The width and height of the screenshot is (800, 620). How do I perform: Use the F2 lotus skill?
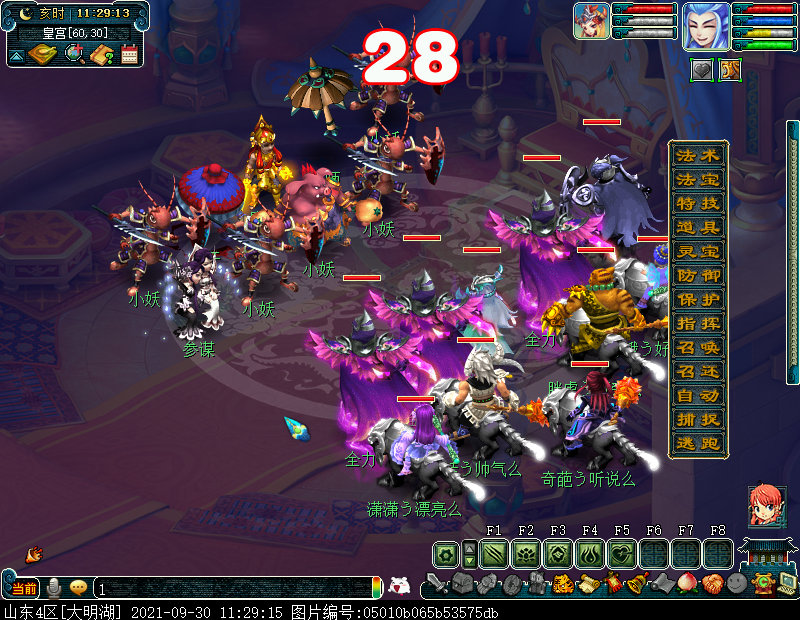526,554
